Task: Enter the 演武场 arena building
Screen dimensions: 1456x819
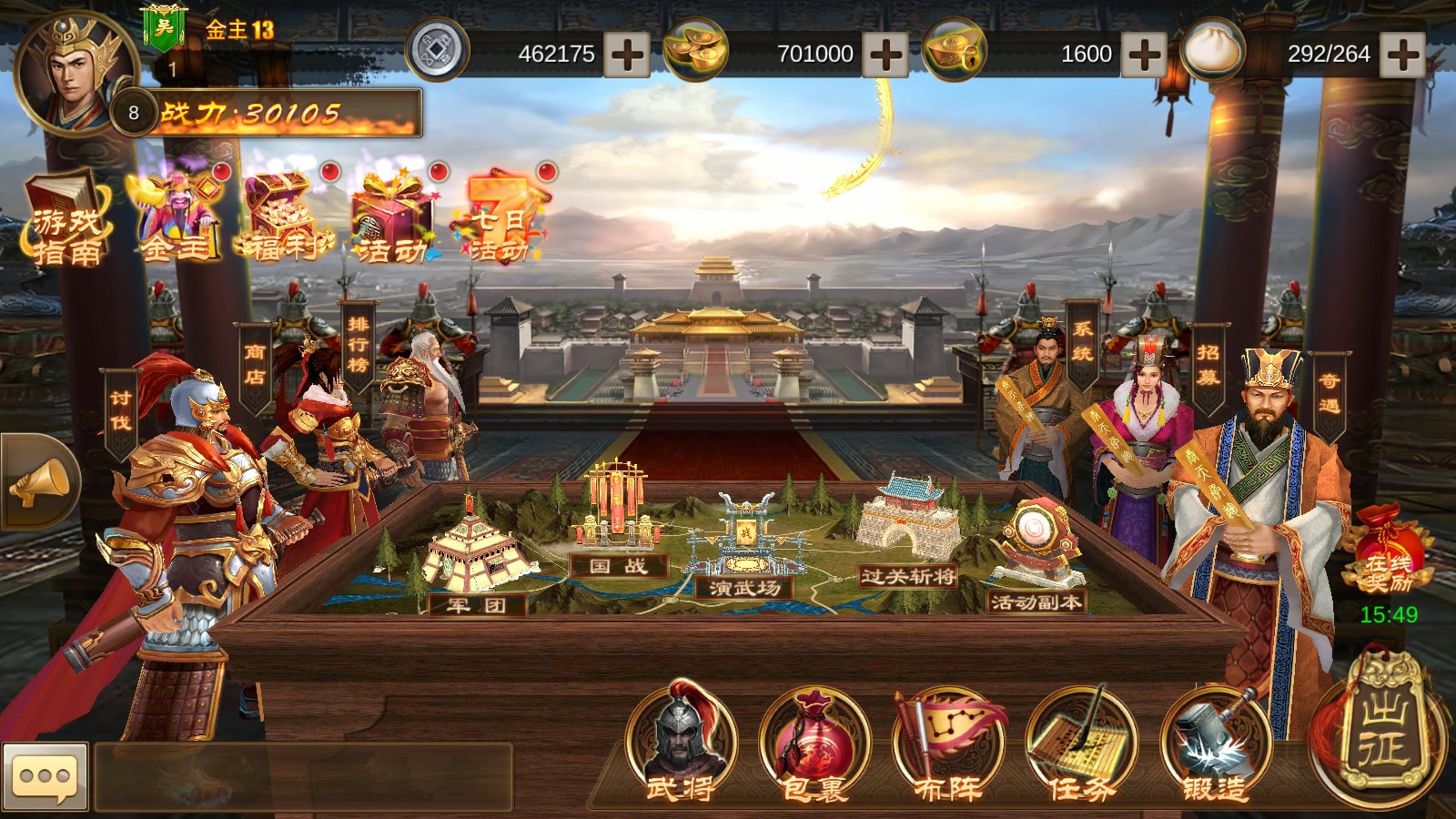Action: coord(746,546)
